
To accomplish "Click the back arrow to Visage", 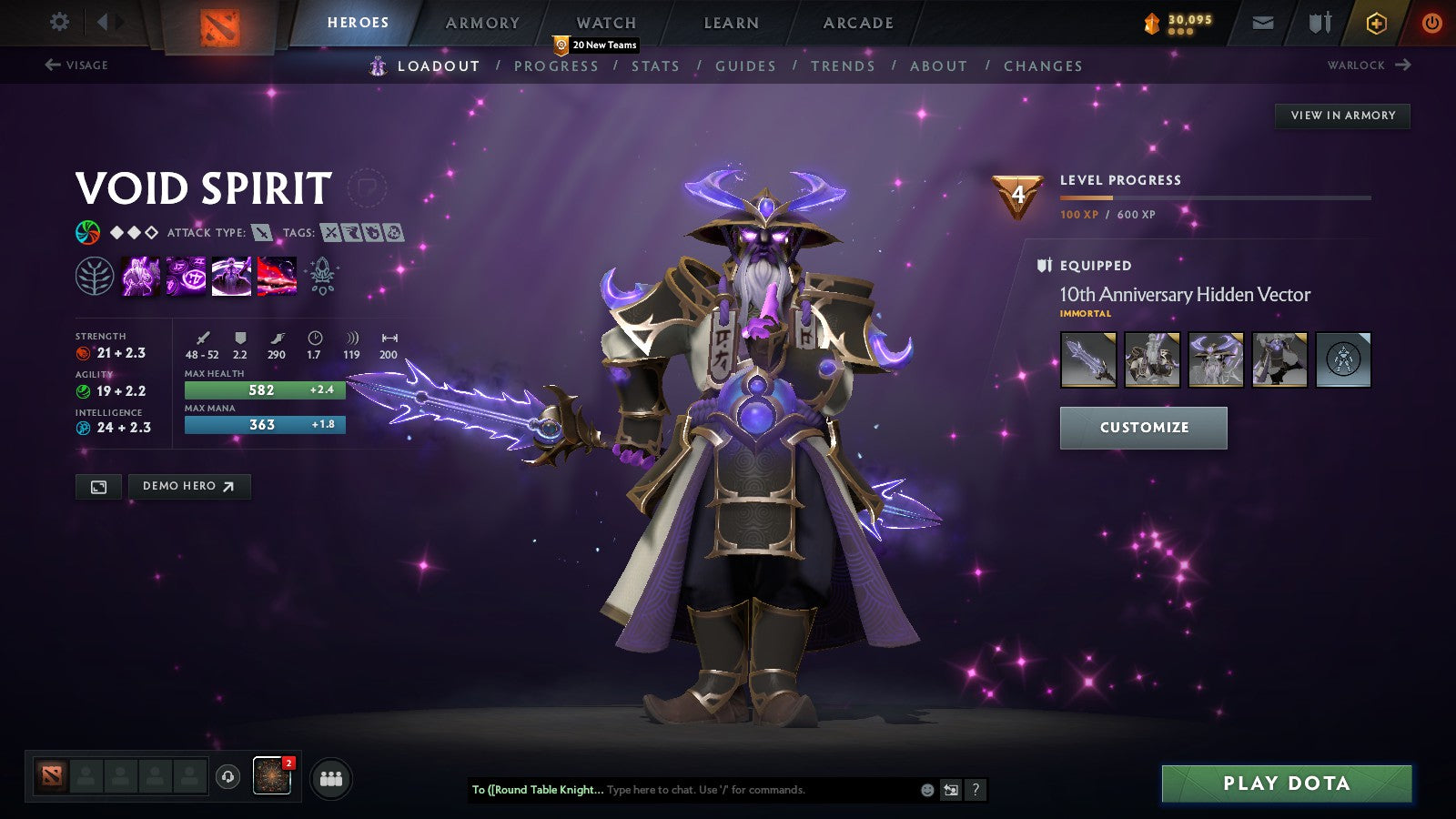I will [x=51, y=64].
